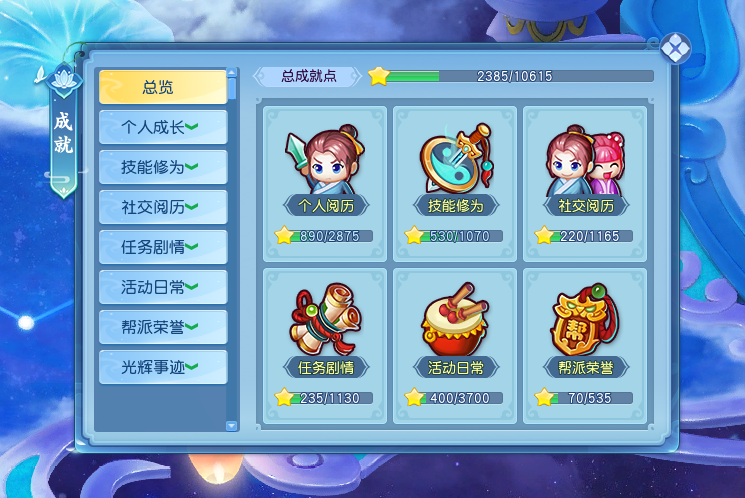Expand the 个人成长 category
745x498 pixels.
coord(162,127)
